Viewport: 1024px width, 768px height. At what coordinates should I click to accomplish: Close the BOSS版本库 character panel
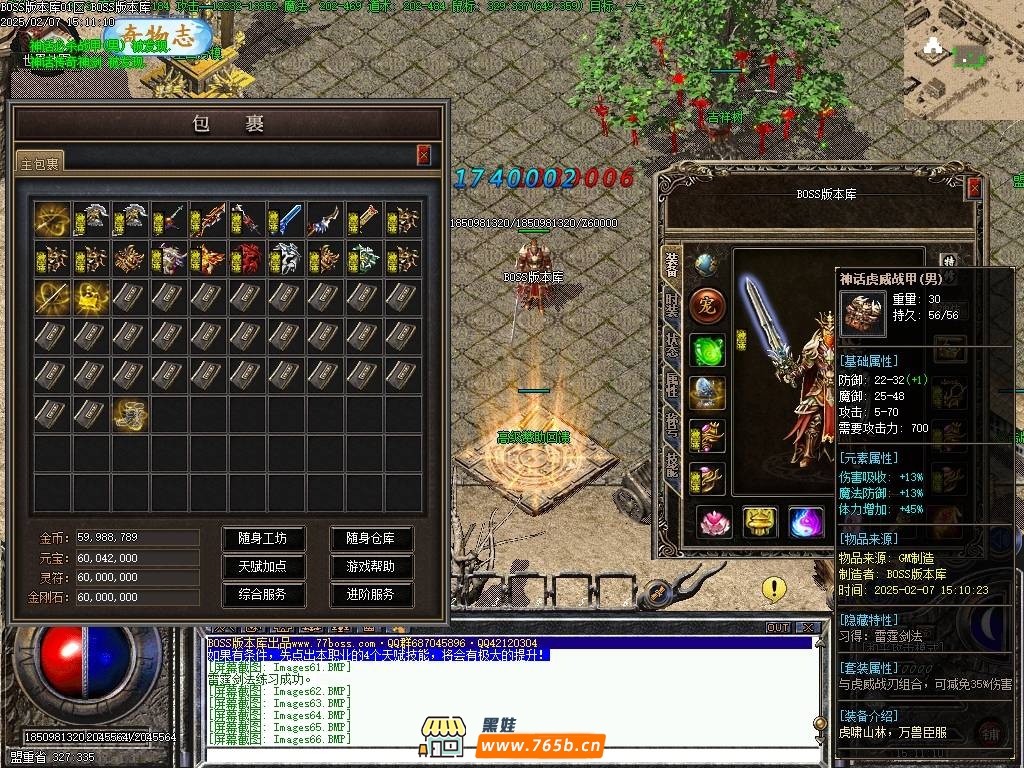974,187
